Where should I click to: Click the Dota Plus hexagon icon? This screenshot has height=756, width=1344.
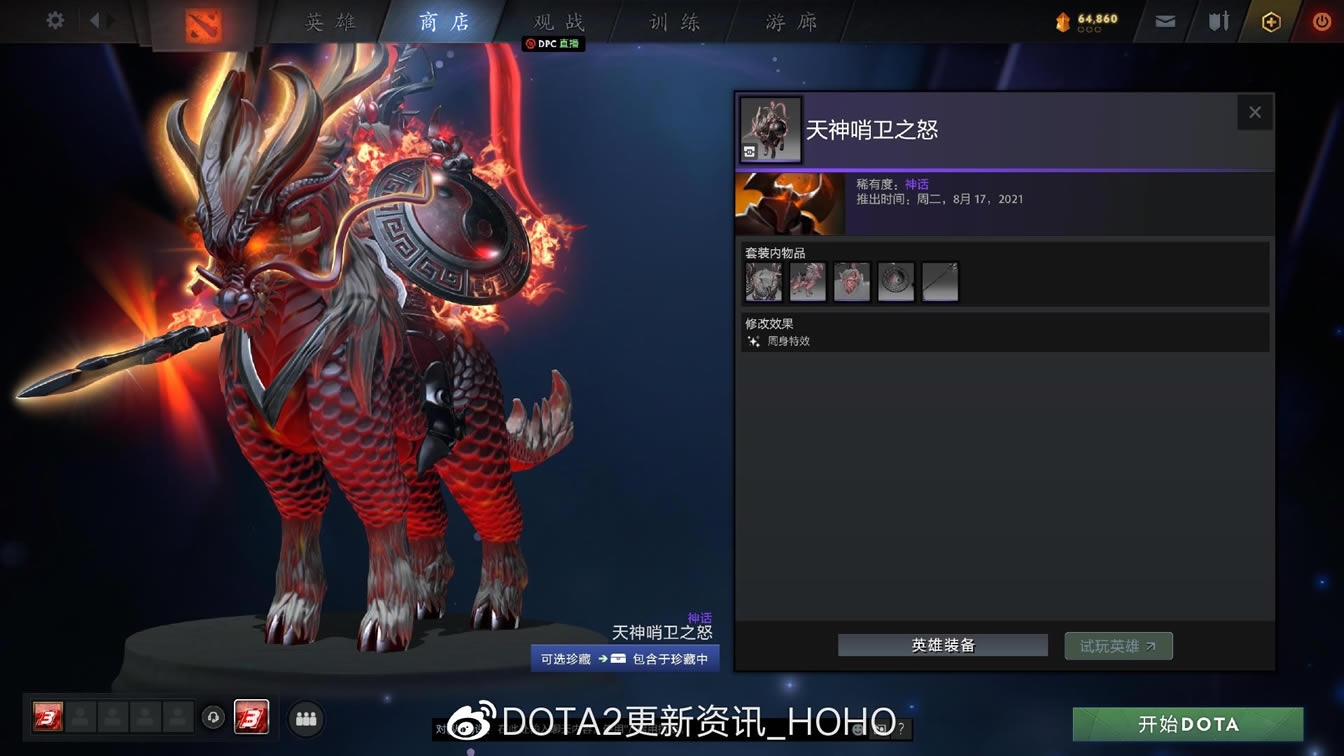pyautogui.click(x=1270, y=20)
